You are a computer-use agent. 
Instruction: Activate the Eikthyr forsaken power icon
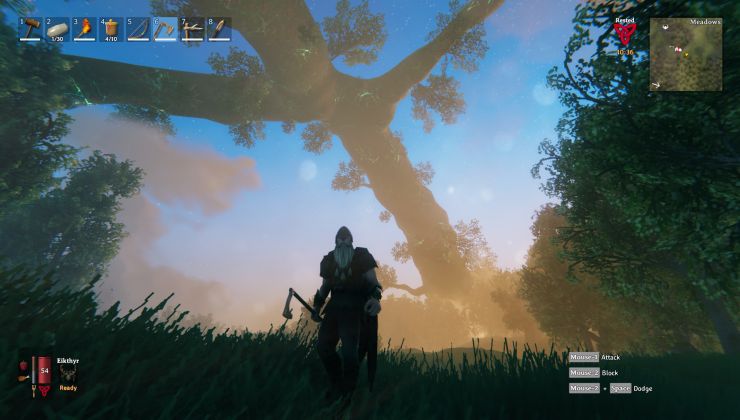(68, 373)
